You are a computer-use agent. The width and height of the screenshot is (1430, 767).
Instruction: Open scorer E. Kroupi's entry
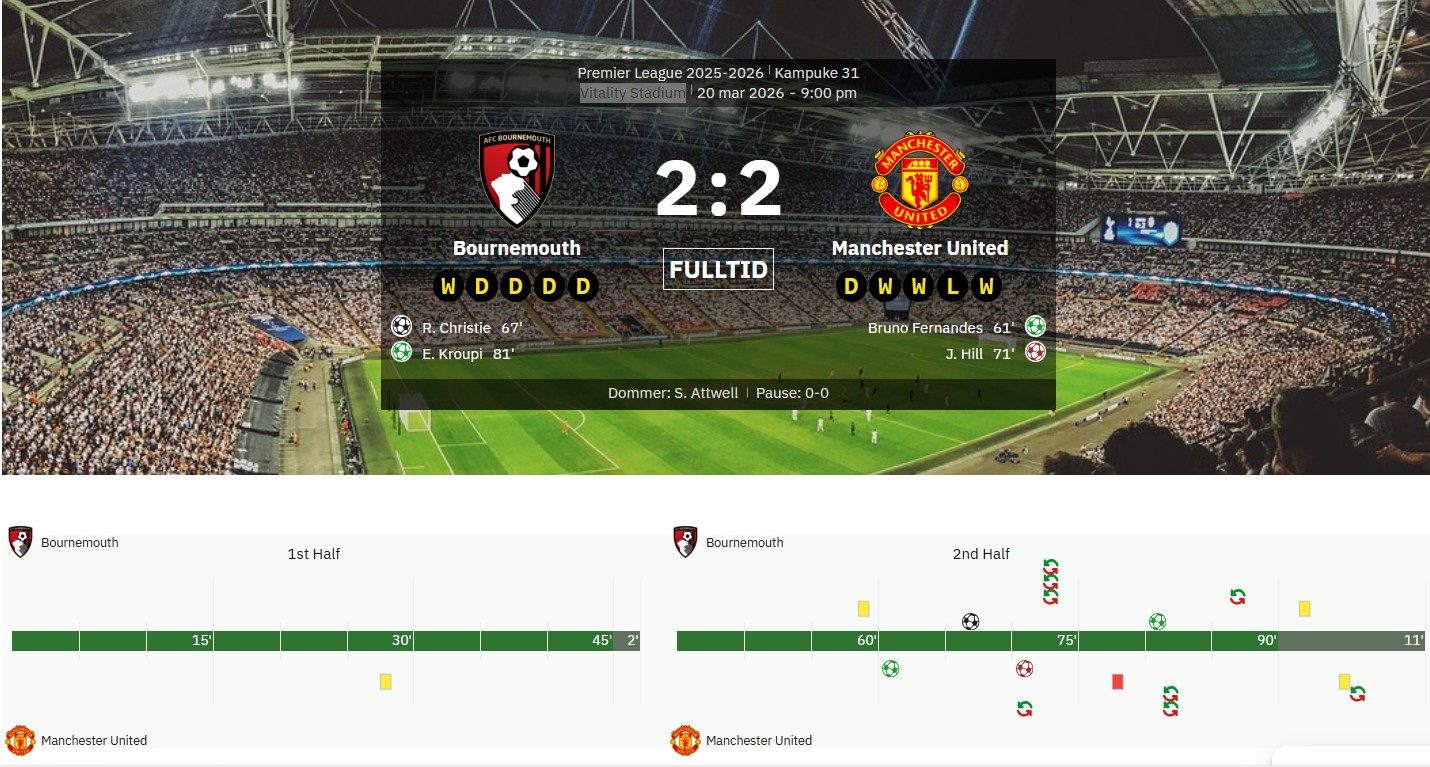click(452, 353)
